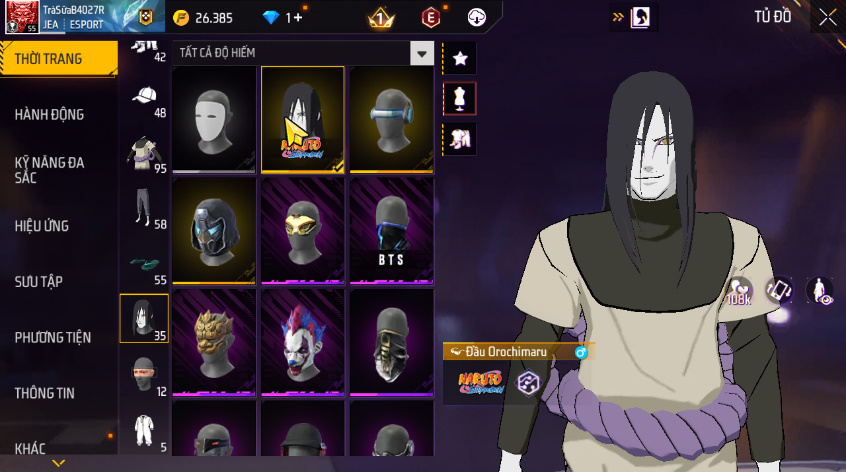Choose the plain white mask head item

tap(214, 120)
